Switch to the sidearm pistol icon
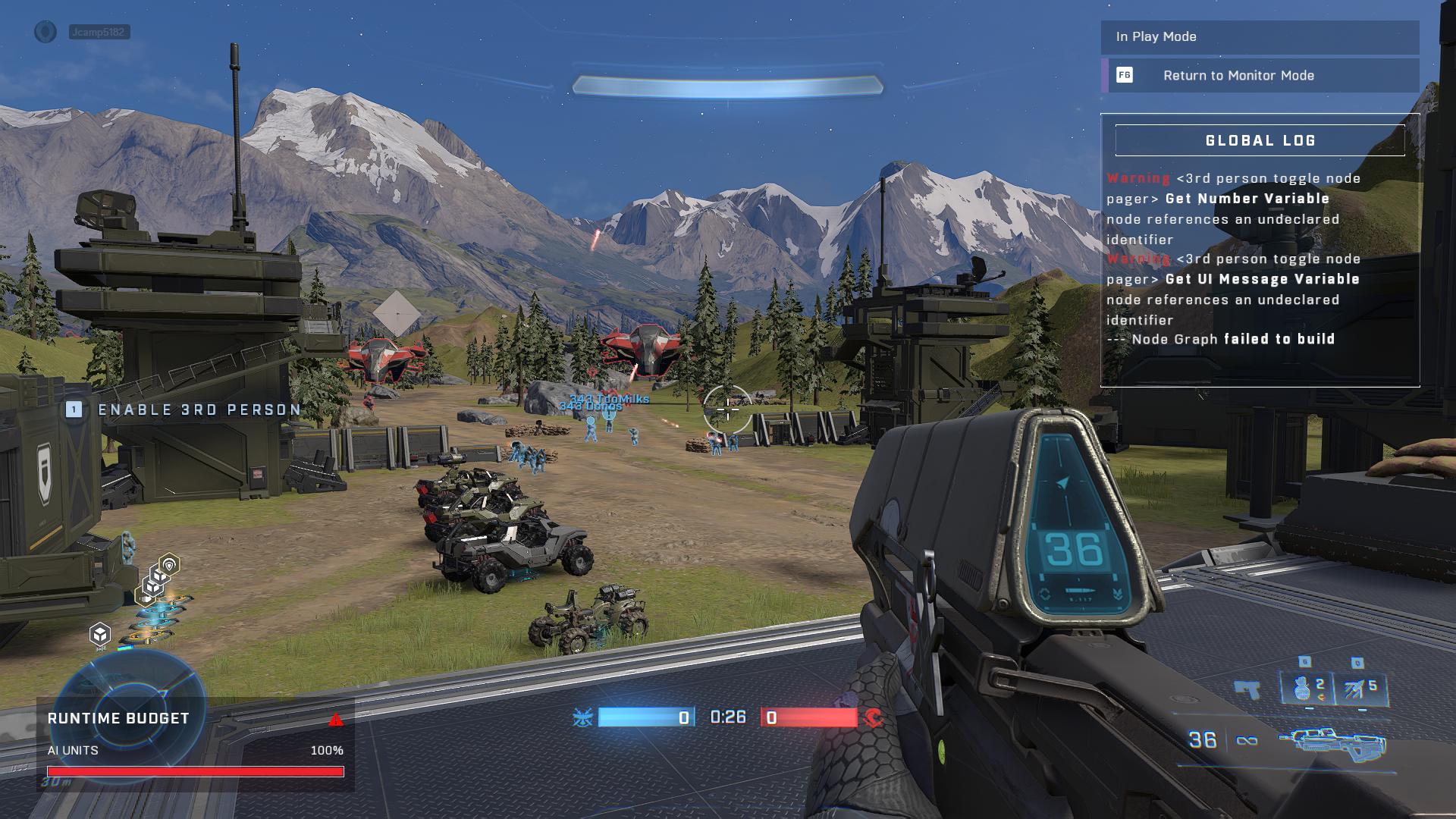Image resolution: width=1456 pixels, height=819 pixels. (x=1247, y=689)
